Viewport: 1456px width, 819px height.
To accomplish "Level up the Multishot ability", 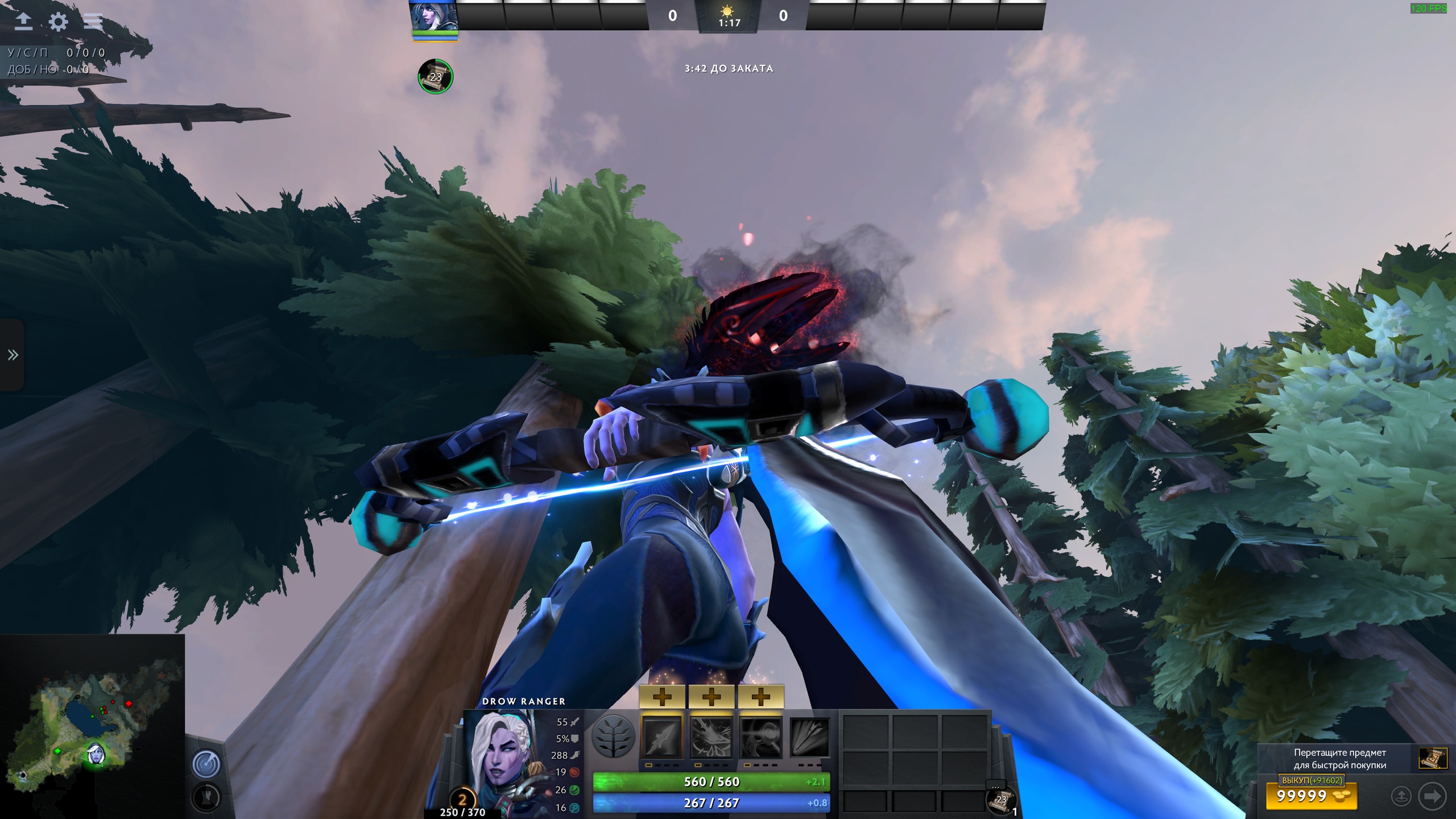I will (x=760, y=697).
